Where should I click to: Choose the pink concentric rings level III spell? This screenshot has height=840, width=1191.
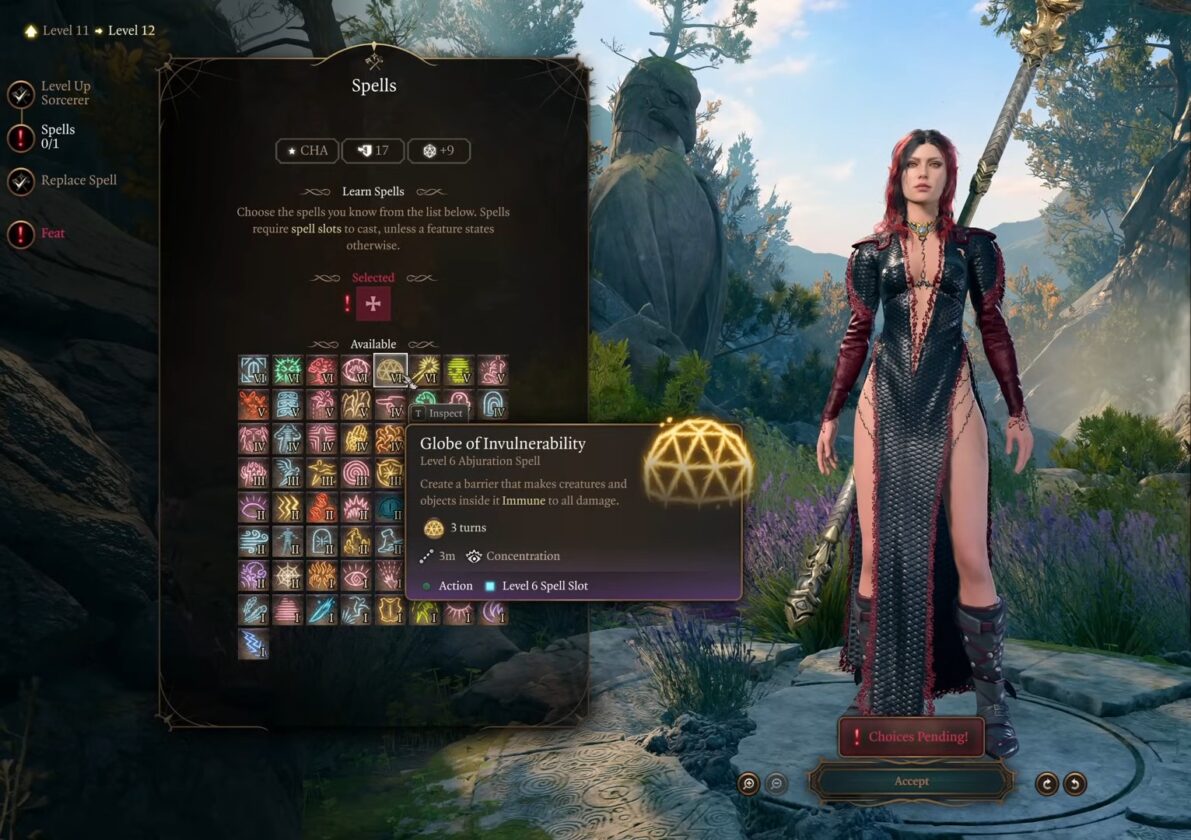[356, 473]
